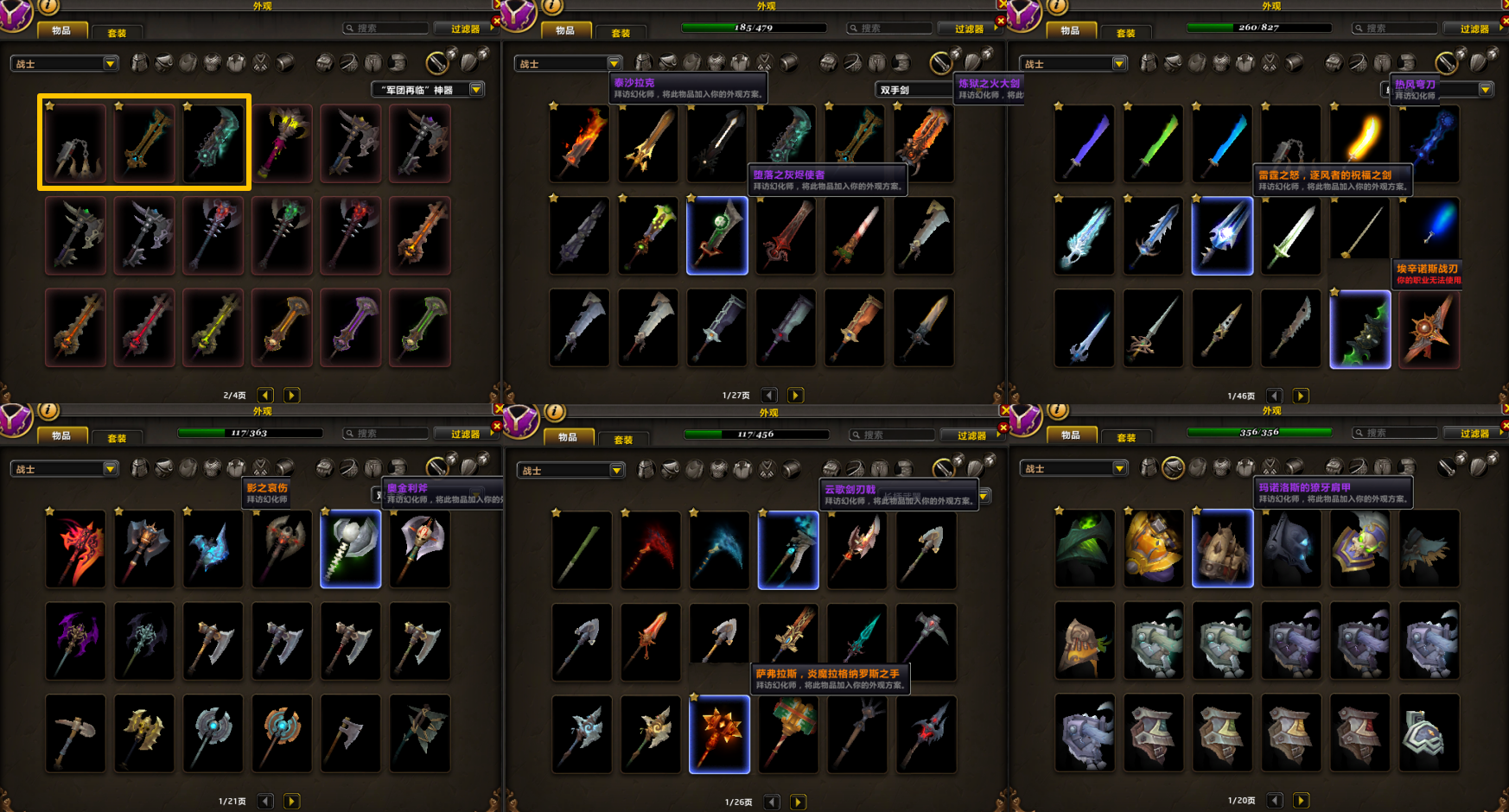Image resolution: width=1509 pixels, height=812 pixels.
Task: Select the red demonic winged axe
Action: (x=76, y=549)
